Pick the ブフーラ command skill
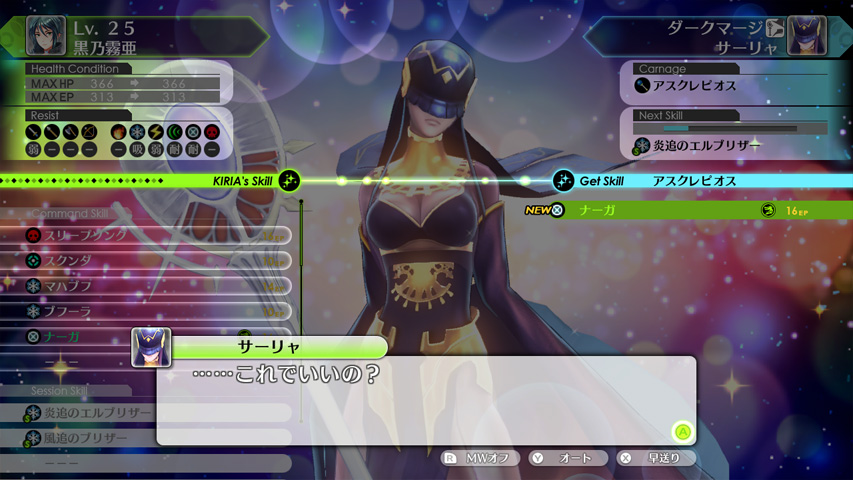This screenshot has width=853, height=480. (150, 311)
